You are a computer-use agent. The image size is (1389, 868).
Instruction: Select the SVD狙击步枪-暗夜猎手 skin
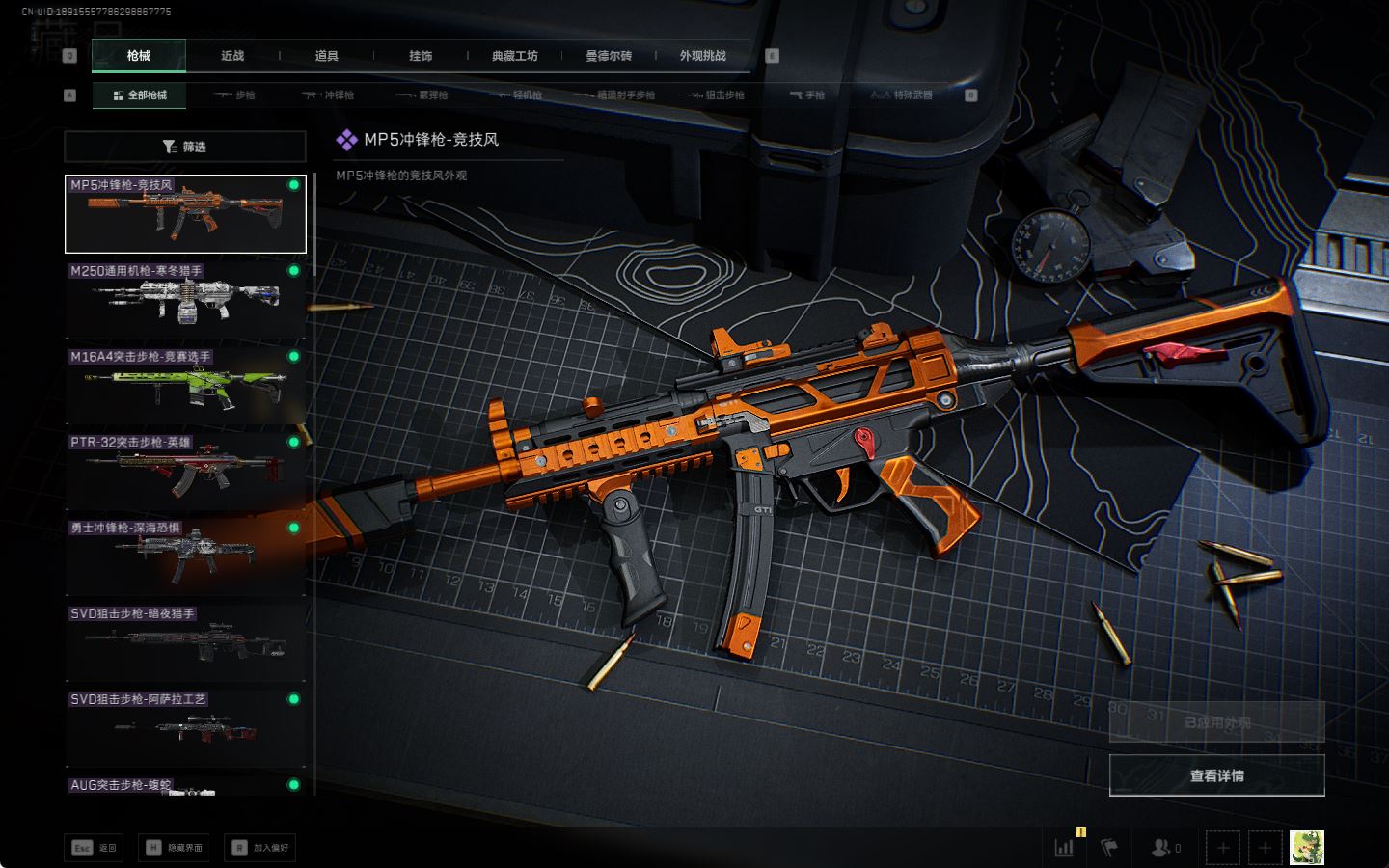[x=185, y=643]
